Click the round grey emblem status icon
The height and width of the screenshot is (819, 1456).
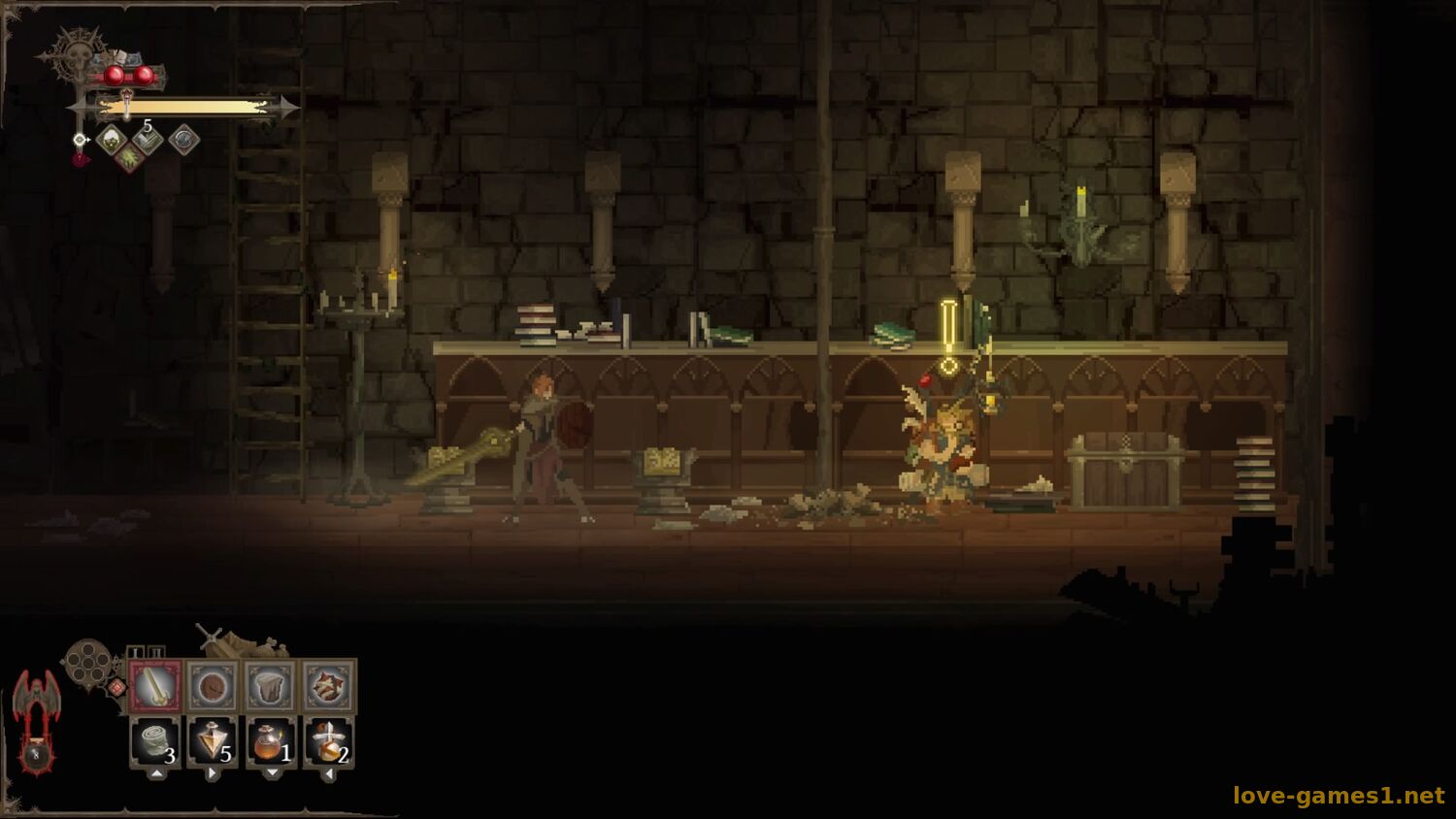coord(183,140)
